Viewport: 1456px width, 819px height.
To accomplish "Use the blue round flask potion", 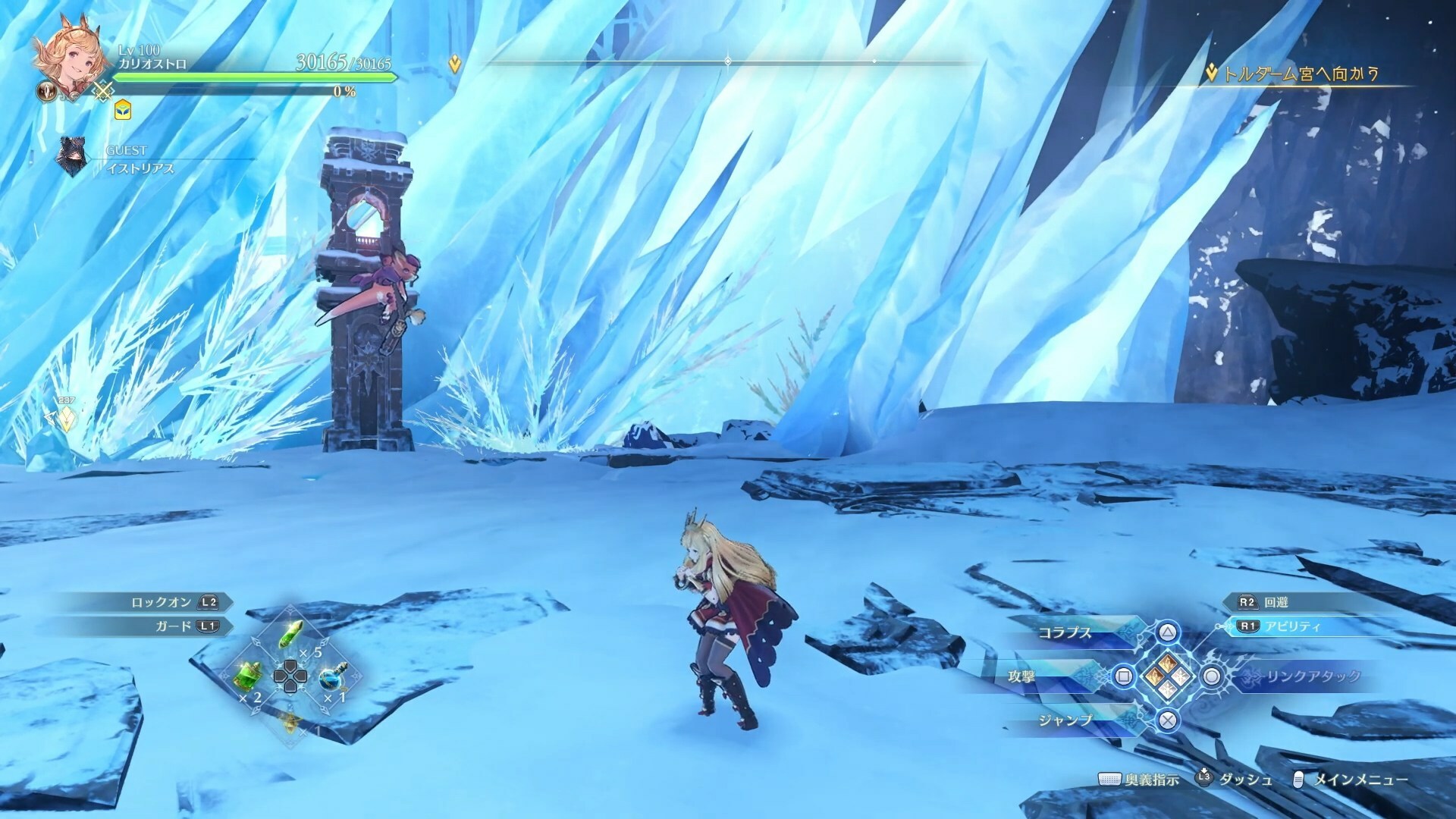I will [x=331, y=676].
